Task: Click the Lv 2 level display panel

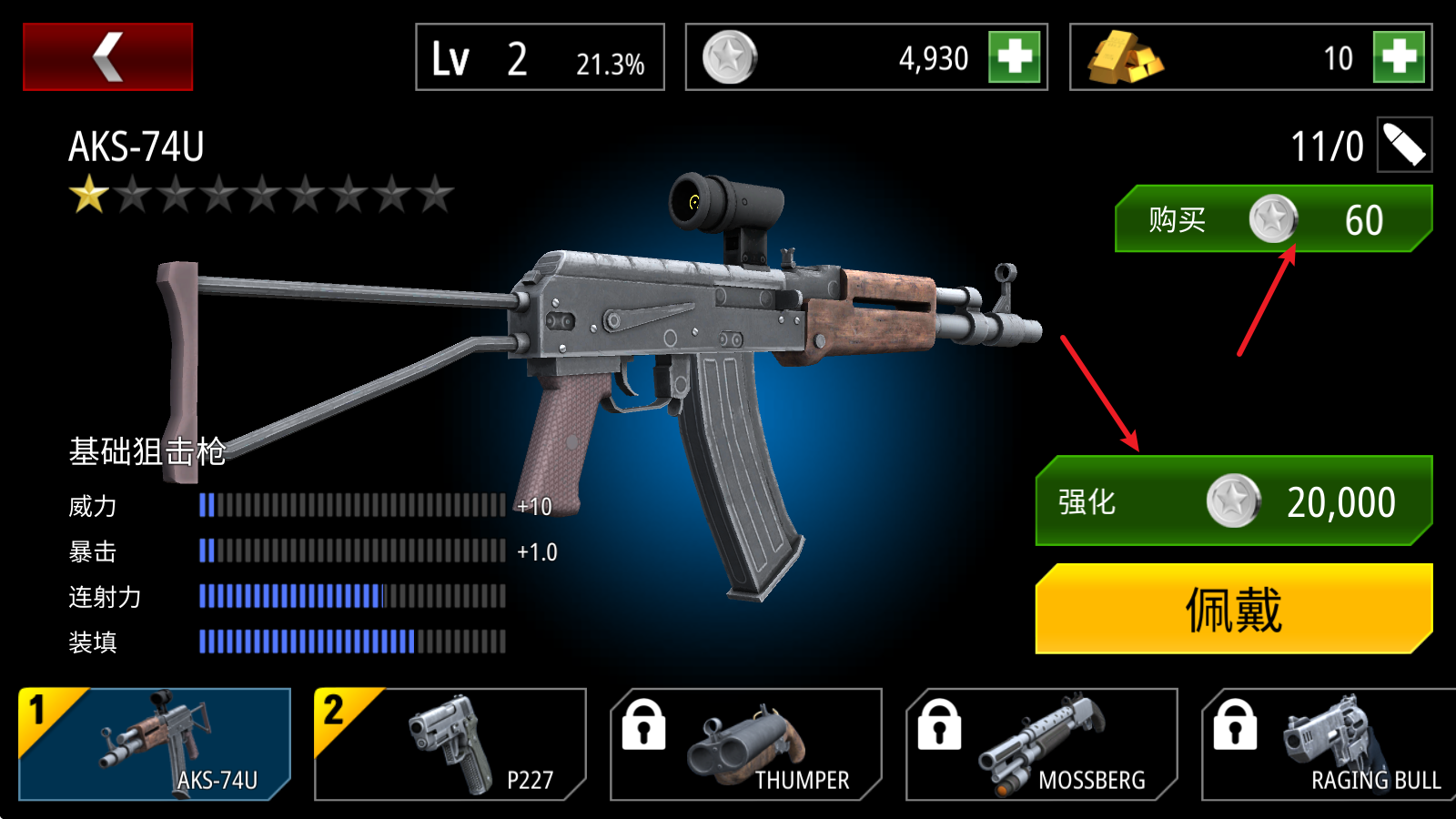Action: 539,56
